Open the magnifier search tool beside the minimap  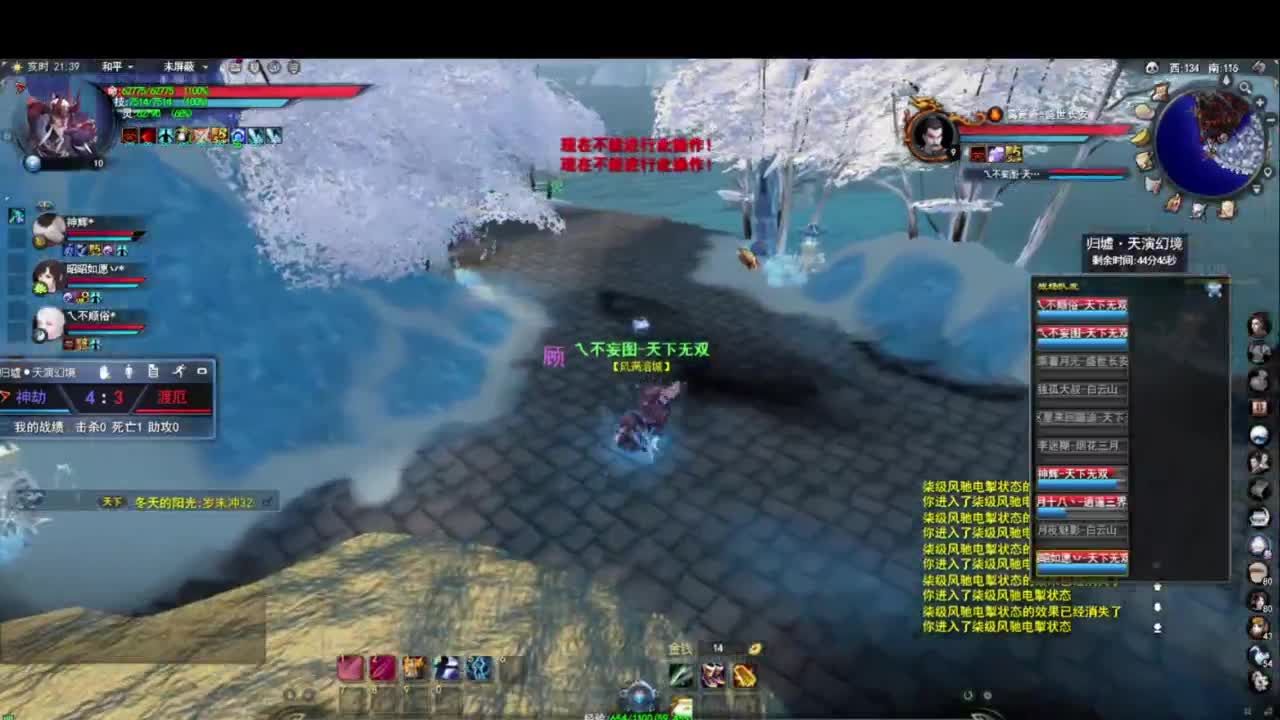click(x=1245, y=87)
